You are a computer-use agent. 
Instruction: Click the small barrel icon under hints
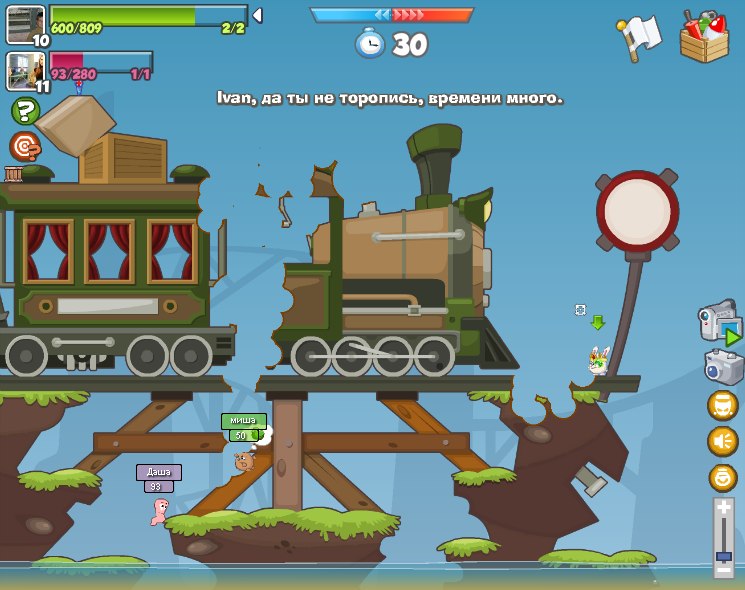click(14, 174)
